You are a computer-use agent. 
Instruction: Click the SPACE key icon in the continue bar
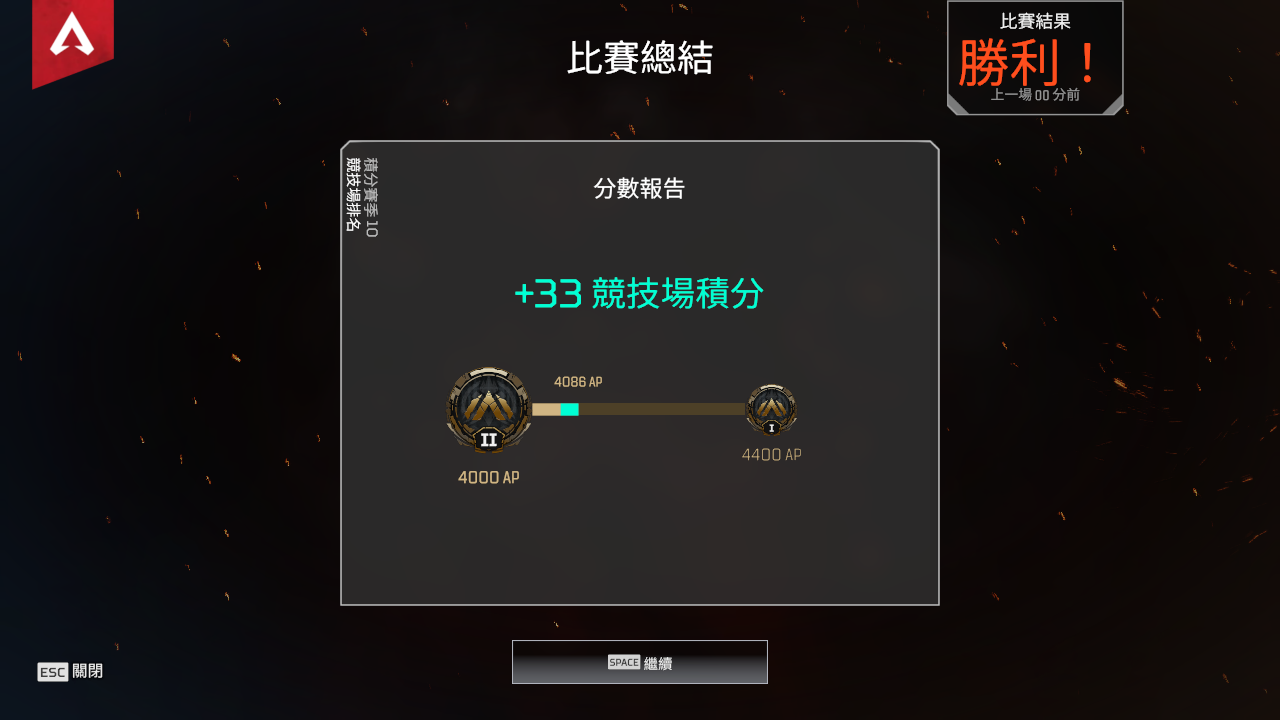623,661
